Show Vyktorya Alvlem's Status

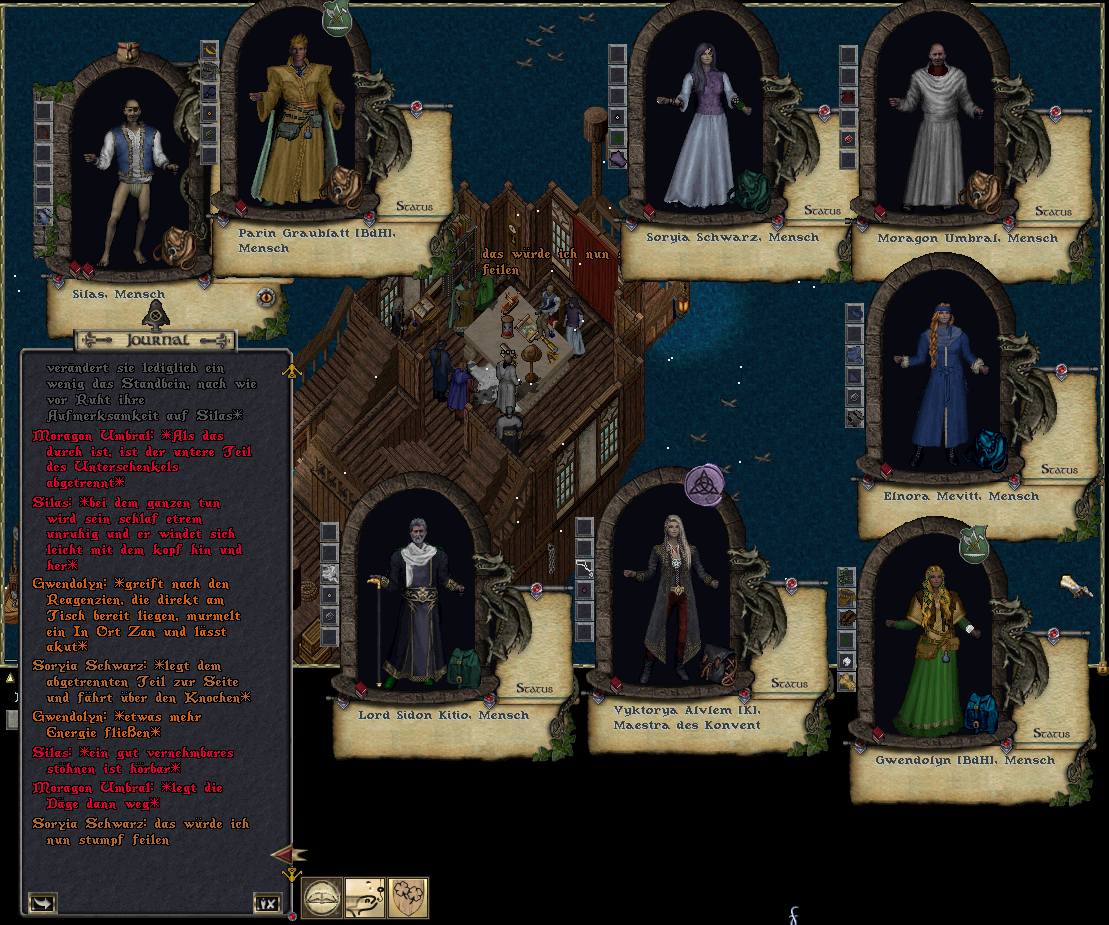(x=789, y=684)
